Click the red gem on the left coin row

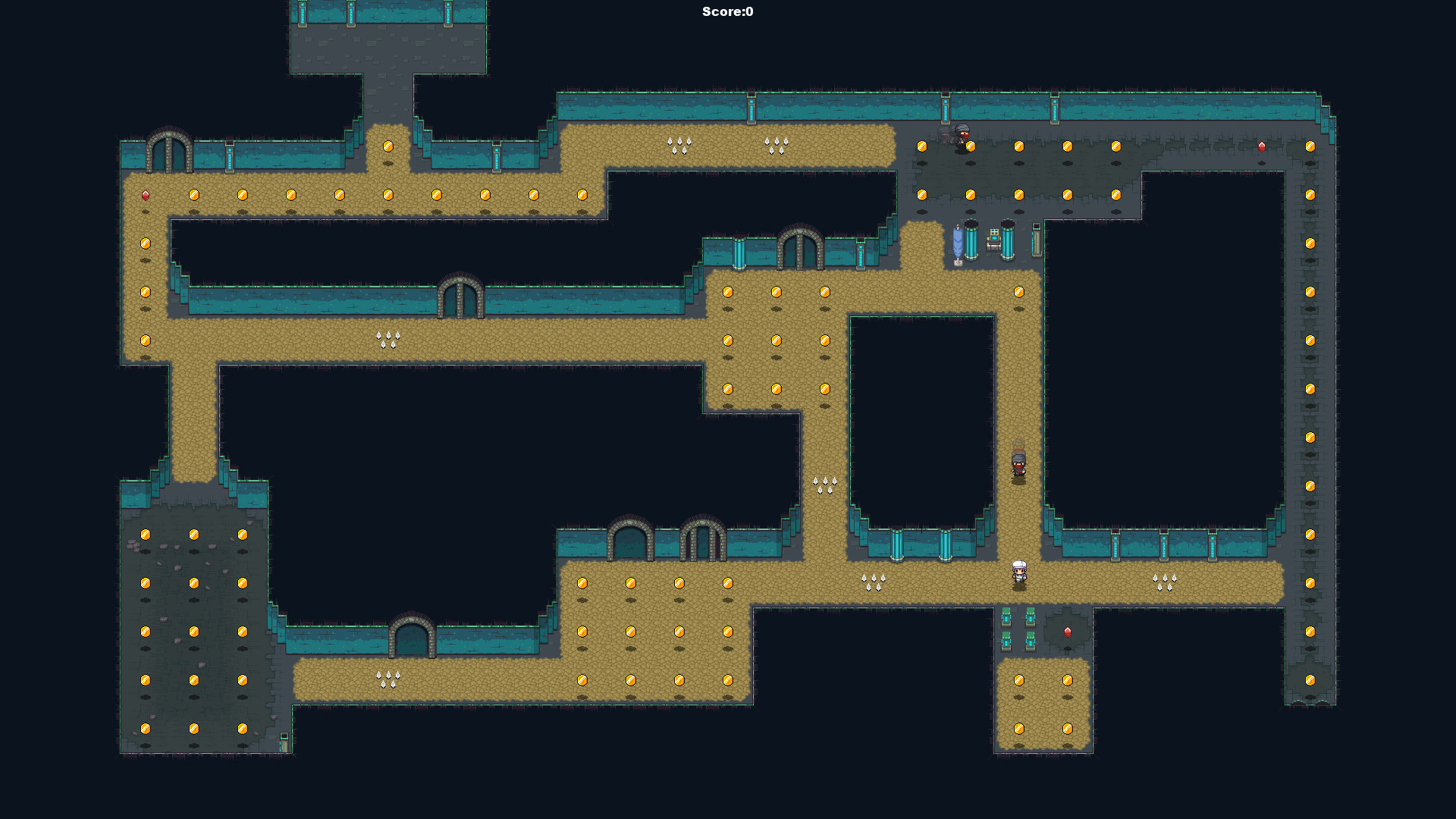[144, 195]
